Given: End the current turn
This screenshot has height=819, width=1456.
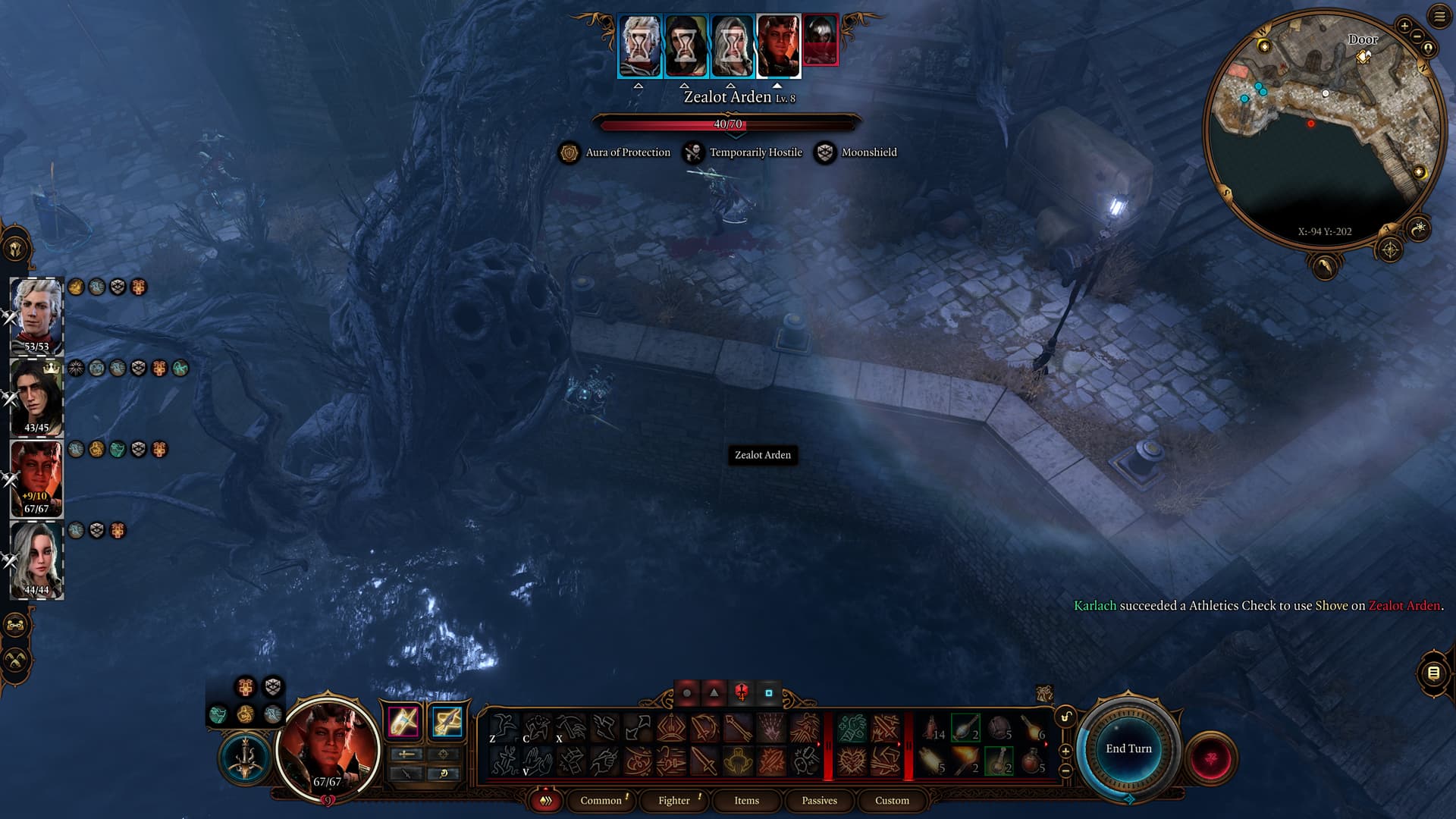Looking at the screenshot, I should (1128, 748).
